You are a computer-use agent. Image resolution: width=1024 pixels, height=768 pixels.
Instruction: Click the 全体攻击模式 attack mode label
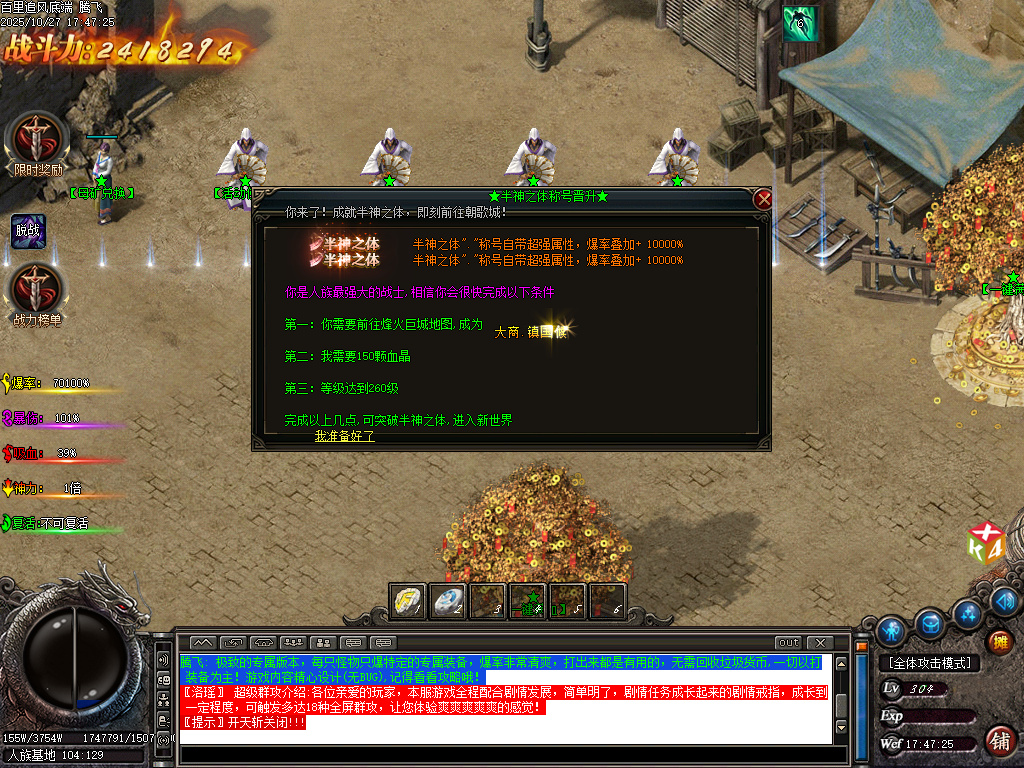[930, 663]
